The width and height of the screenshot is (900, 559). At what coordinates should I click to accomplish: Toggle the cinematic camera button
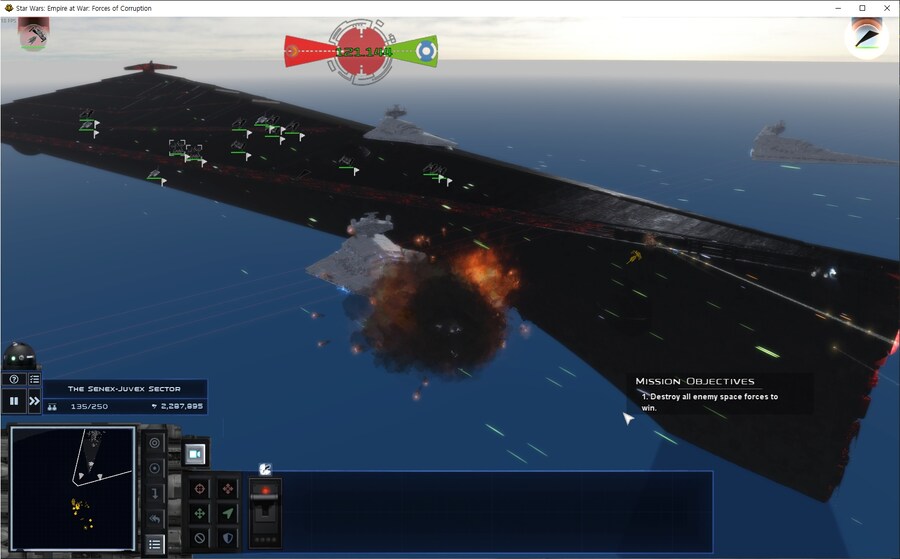tap(195, 454)
